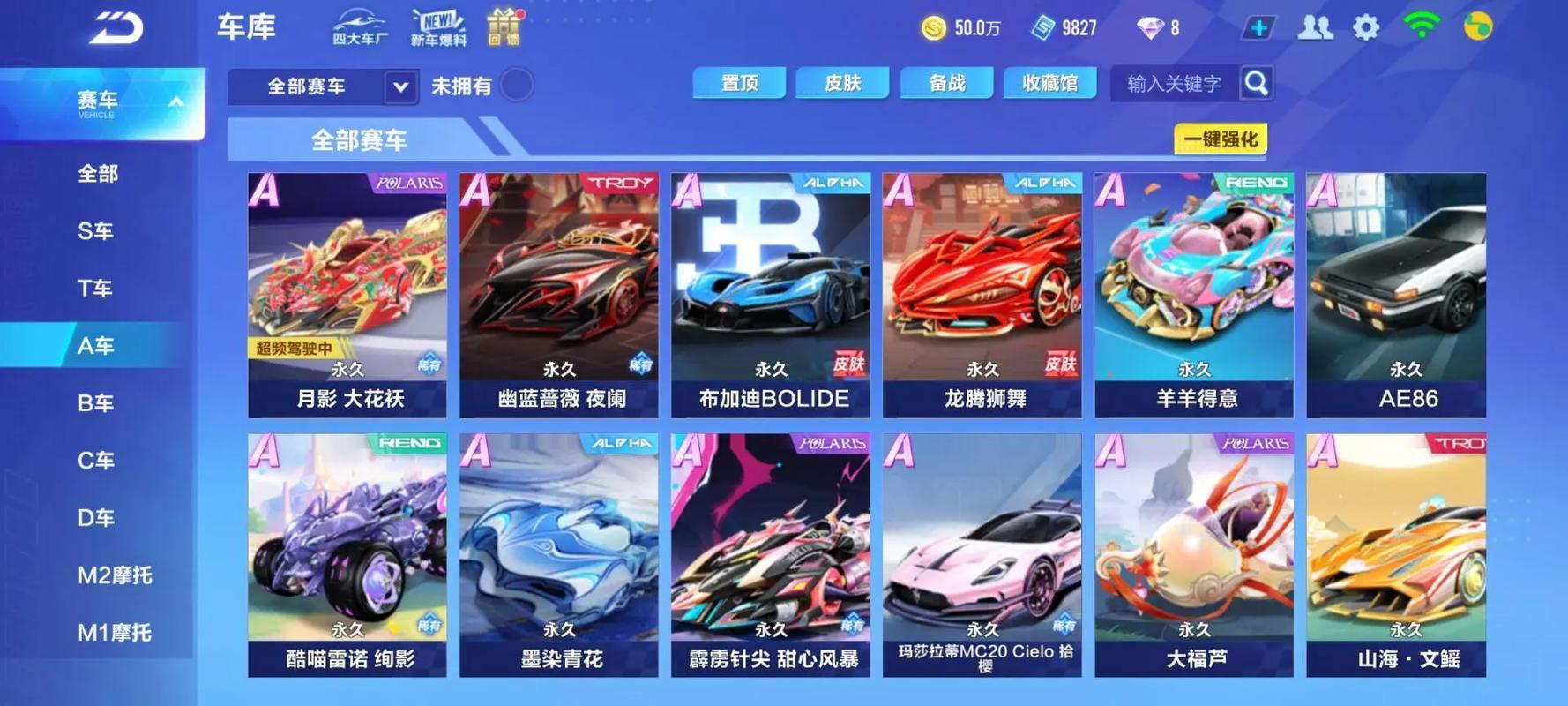
Task: Open the 回馈 gift reward icon
Action: 504,28
